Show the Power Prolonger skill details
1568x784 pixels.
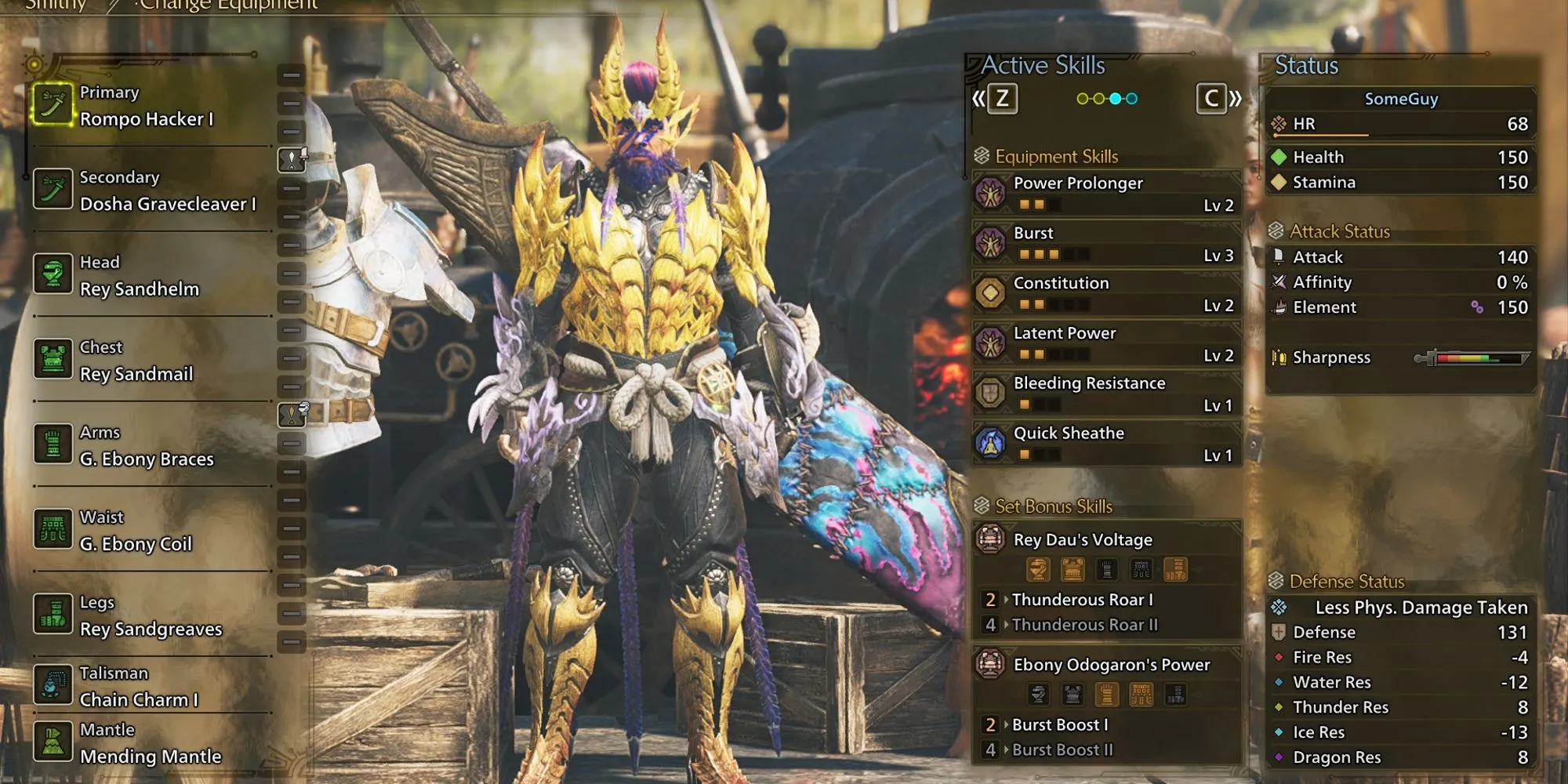1105,194
